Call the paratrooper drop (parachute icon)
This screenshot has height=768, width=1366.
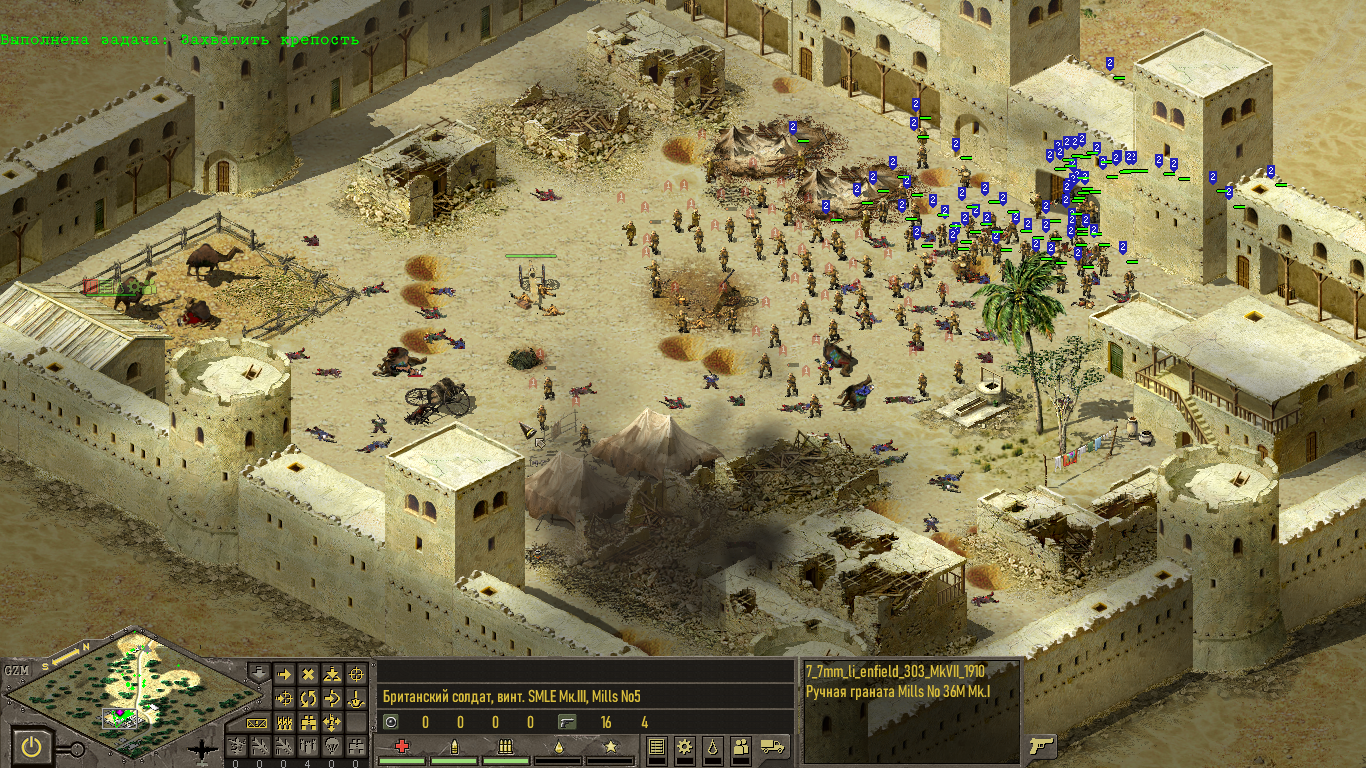pos(332,746)
